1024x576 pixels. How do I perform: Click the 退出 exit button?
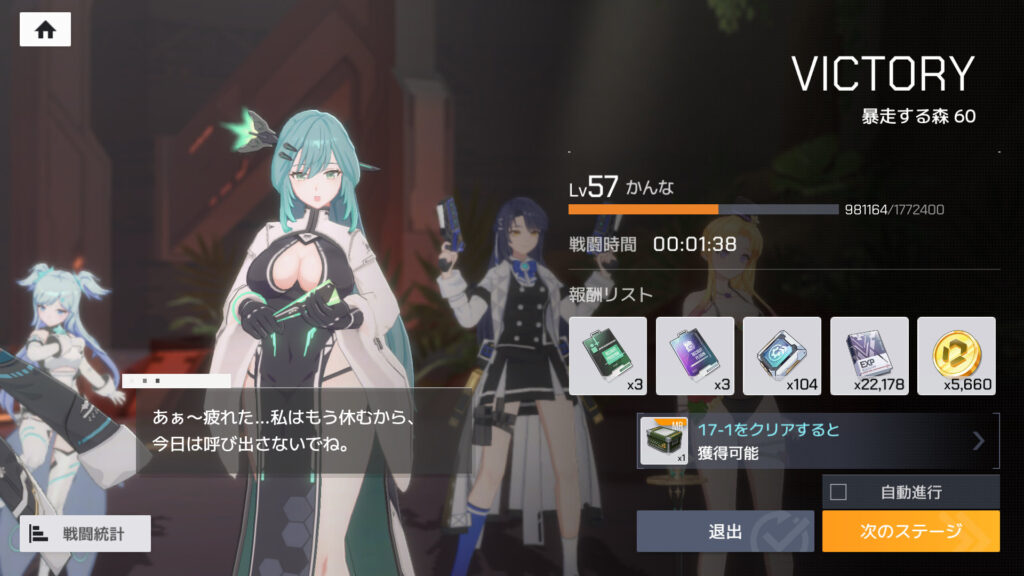pos(725,531)
